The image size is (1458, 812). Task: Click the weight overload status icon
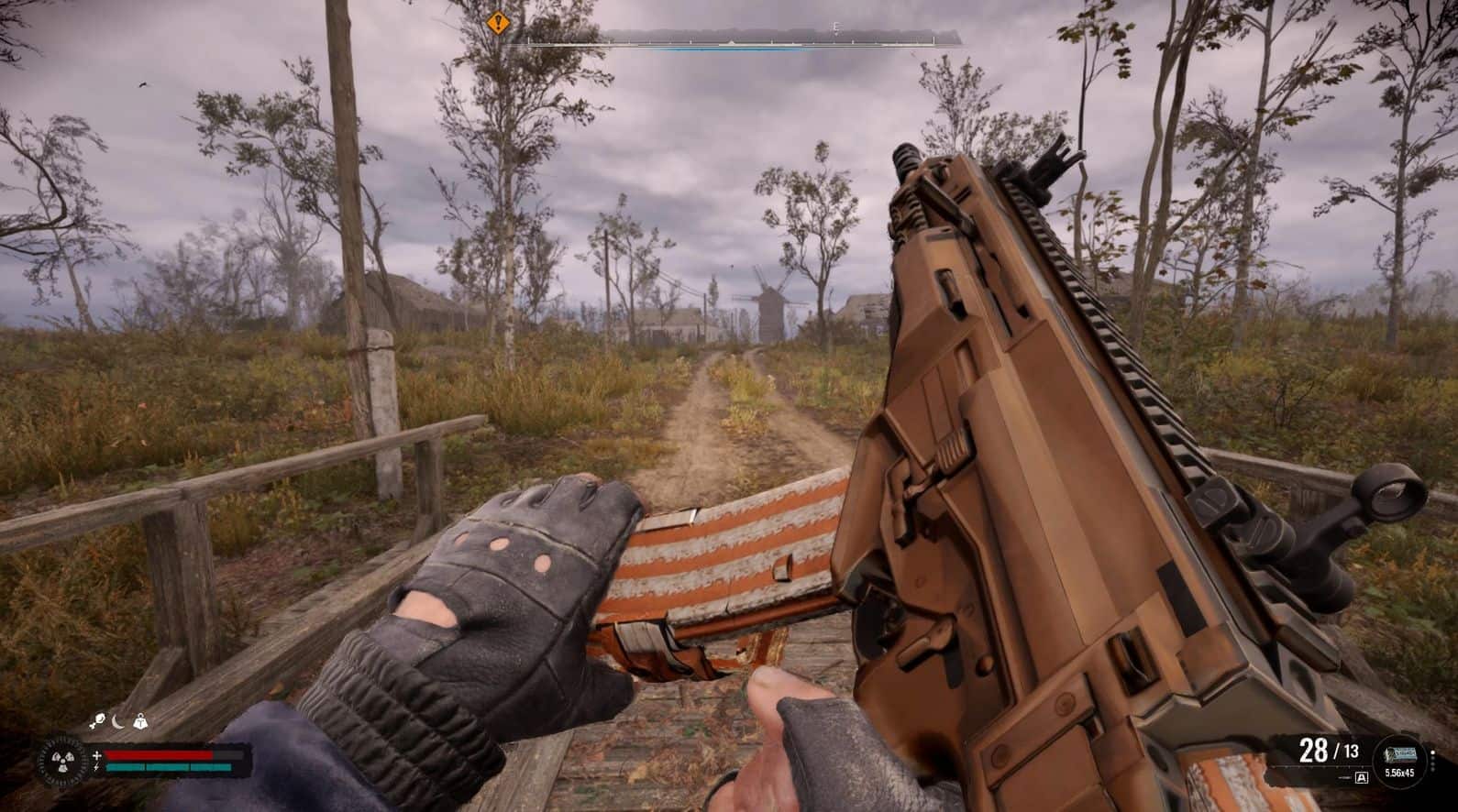pyautogui.click(x=141, y=722)
